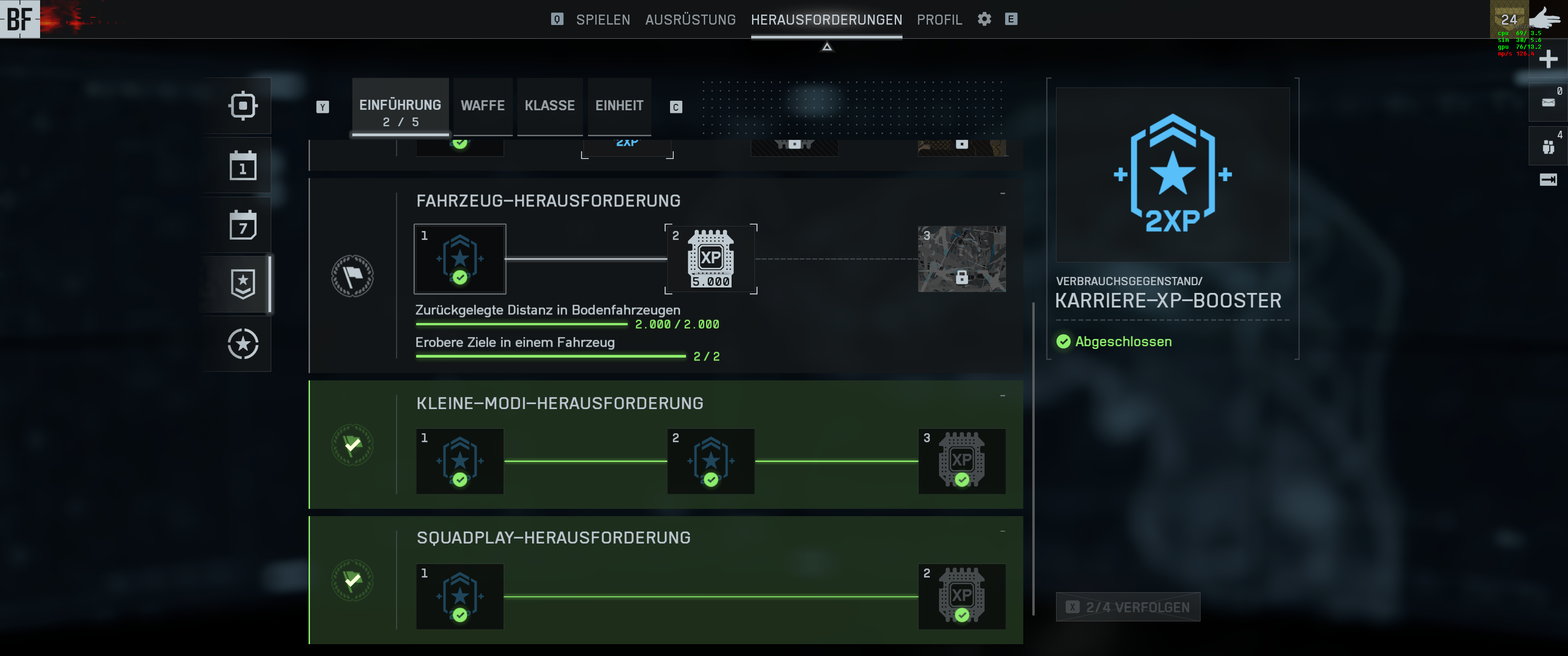Screen dimensions: 1568x656
Task: Open the circled star sidebar category
Action: click(243, 344)
